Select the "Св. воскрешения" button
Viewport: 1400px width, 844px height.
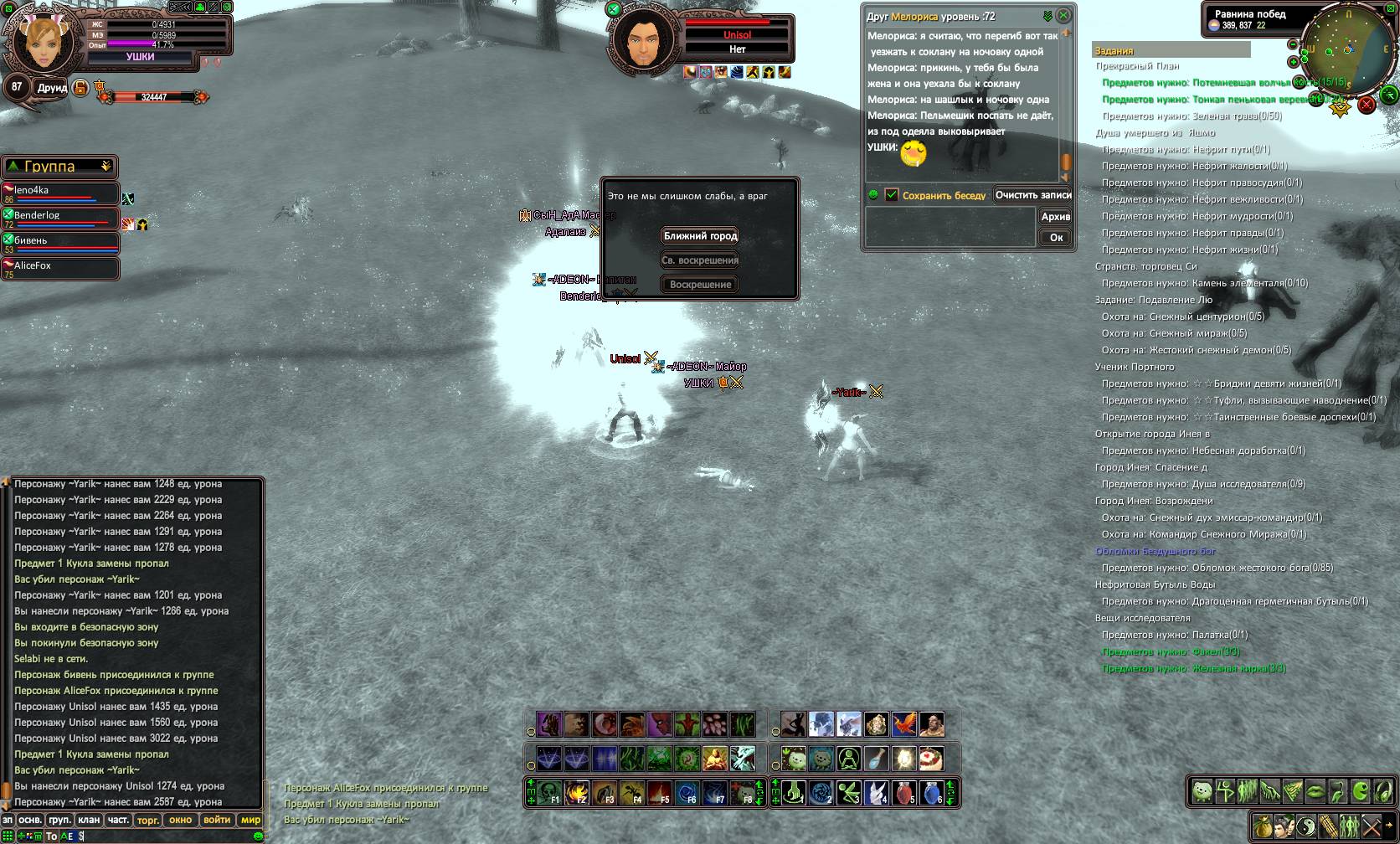pyautogui.click(x=700, y=260)
